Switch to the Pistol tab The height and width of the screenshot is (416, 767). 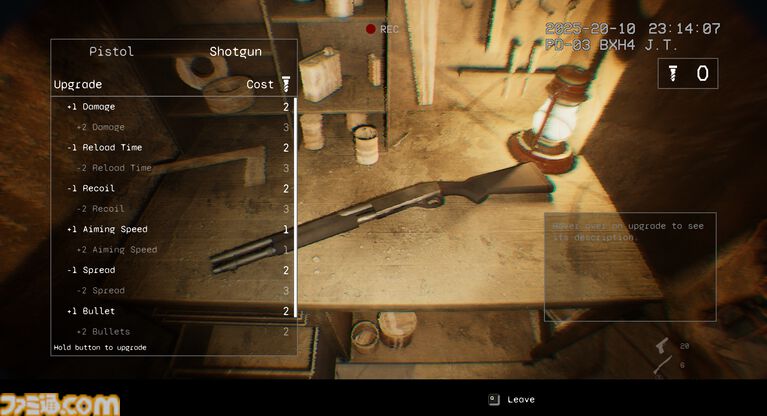coord(111,52)
